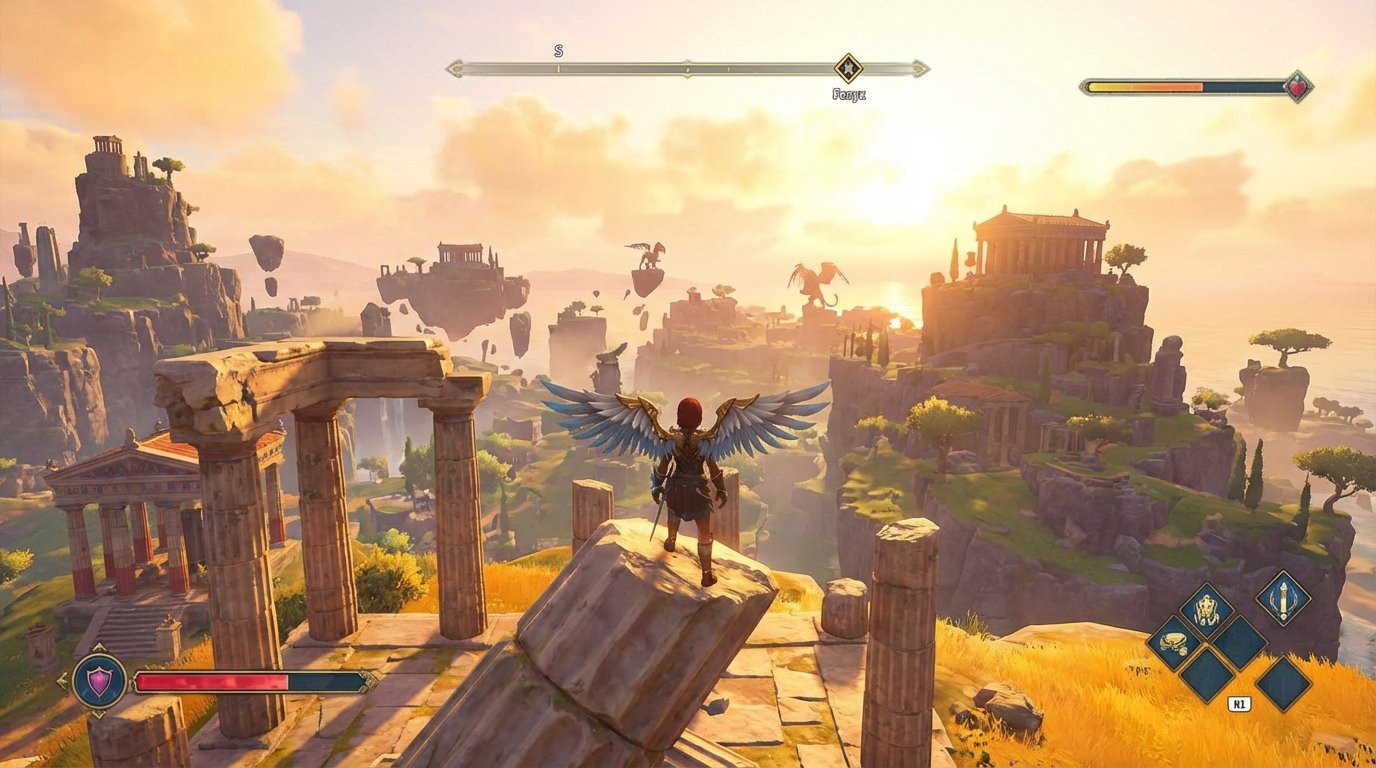
Task: Click the compass center diamond notch
Action: 687,69
